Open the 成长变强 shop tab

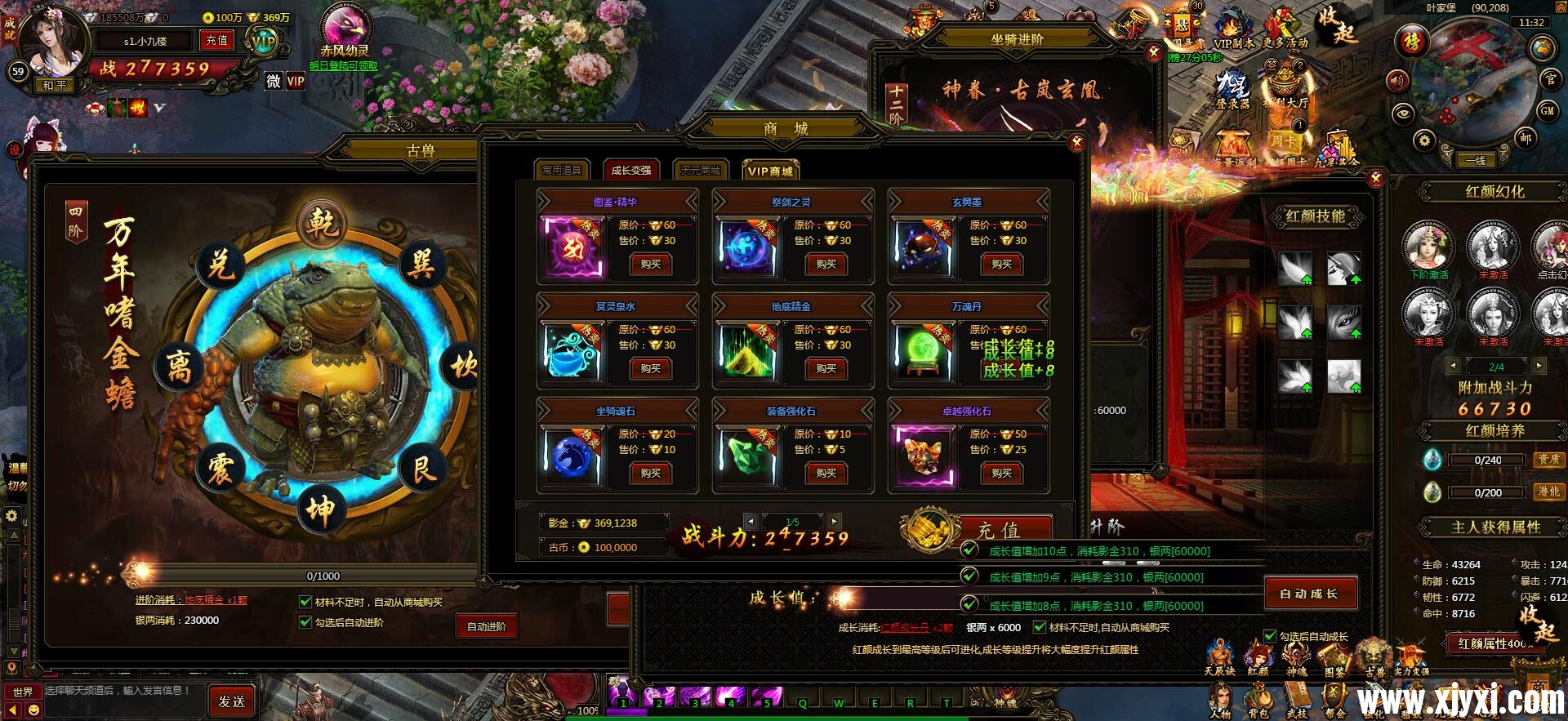pos(630,170)
